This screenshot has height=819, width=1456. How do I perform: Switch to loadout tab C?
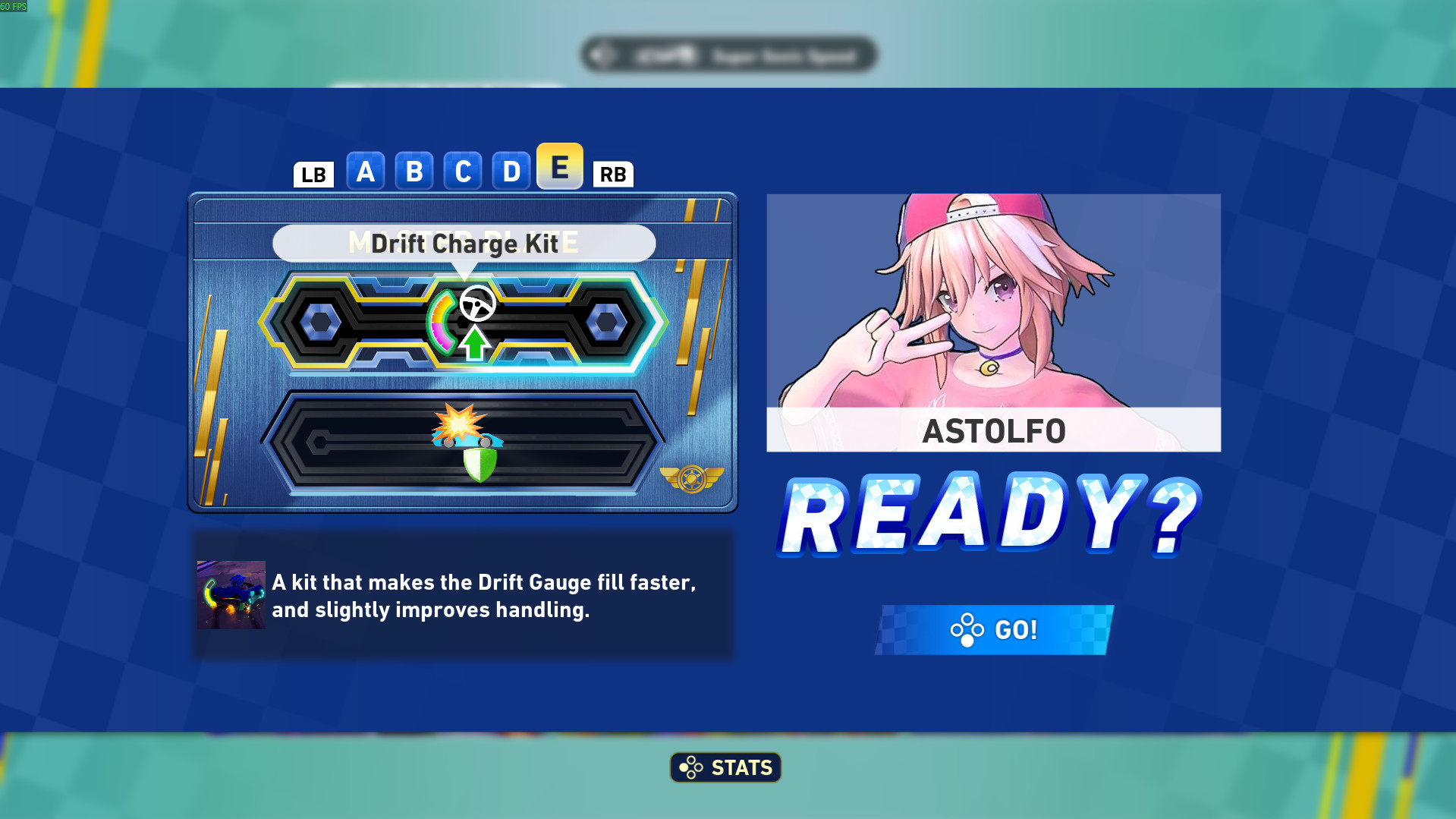point(463,169)
